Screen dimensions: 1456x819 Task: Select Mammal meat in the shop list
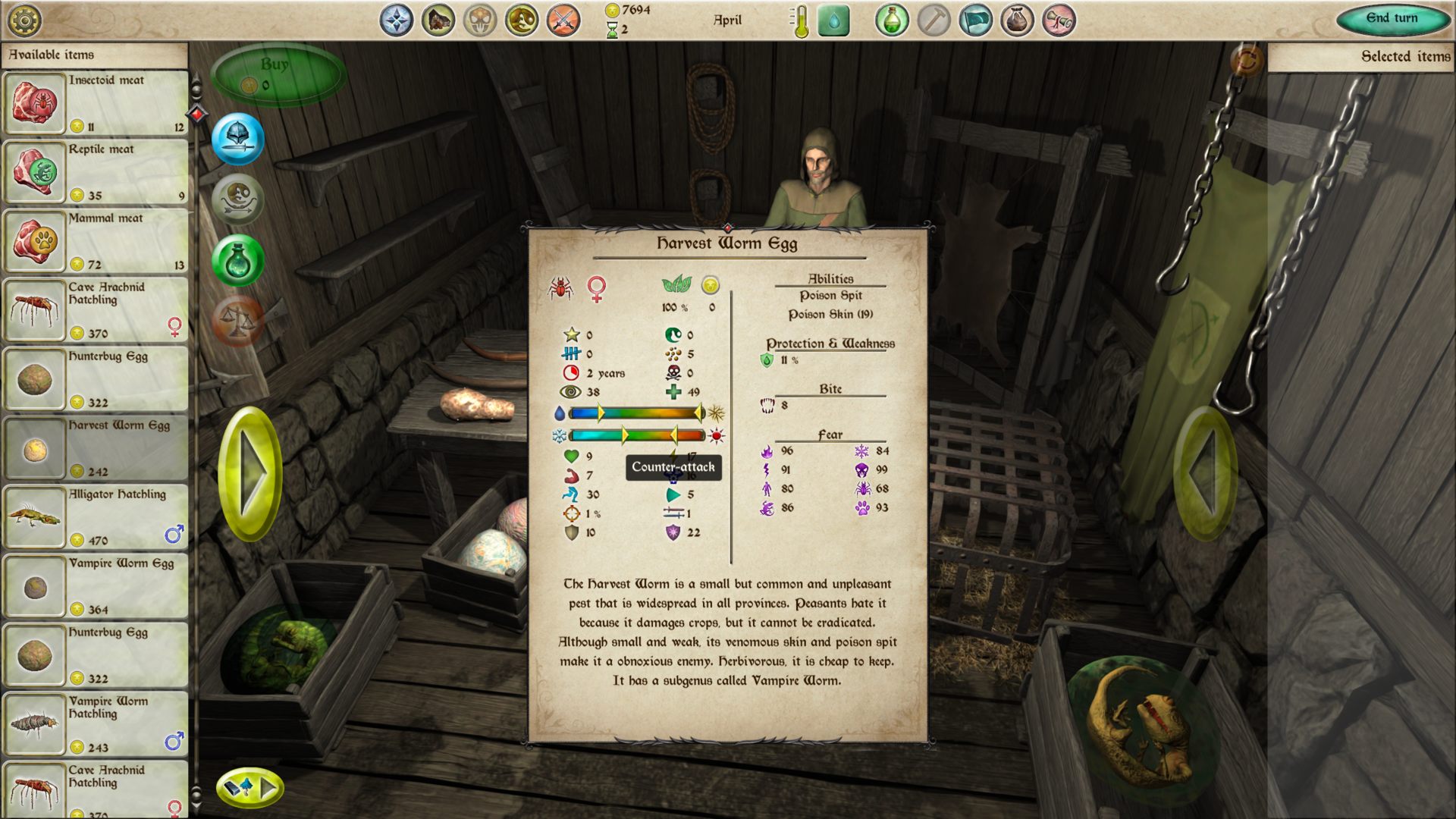(x=96, y=241)
